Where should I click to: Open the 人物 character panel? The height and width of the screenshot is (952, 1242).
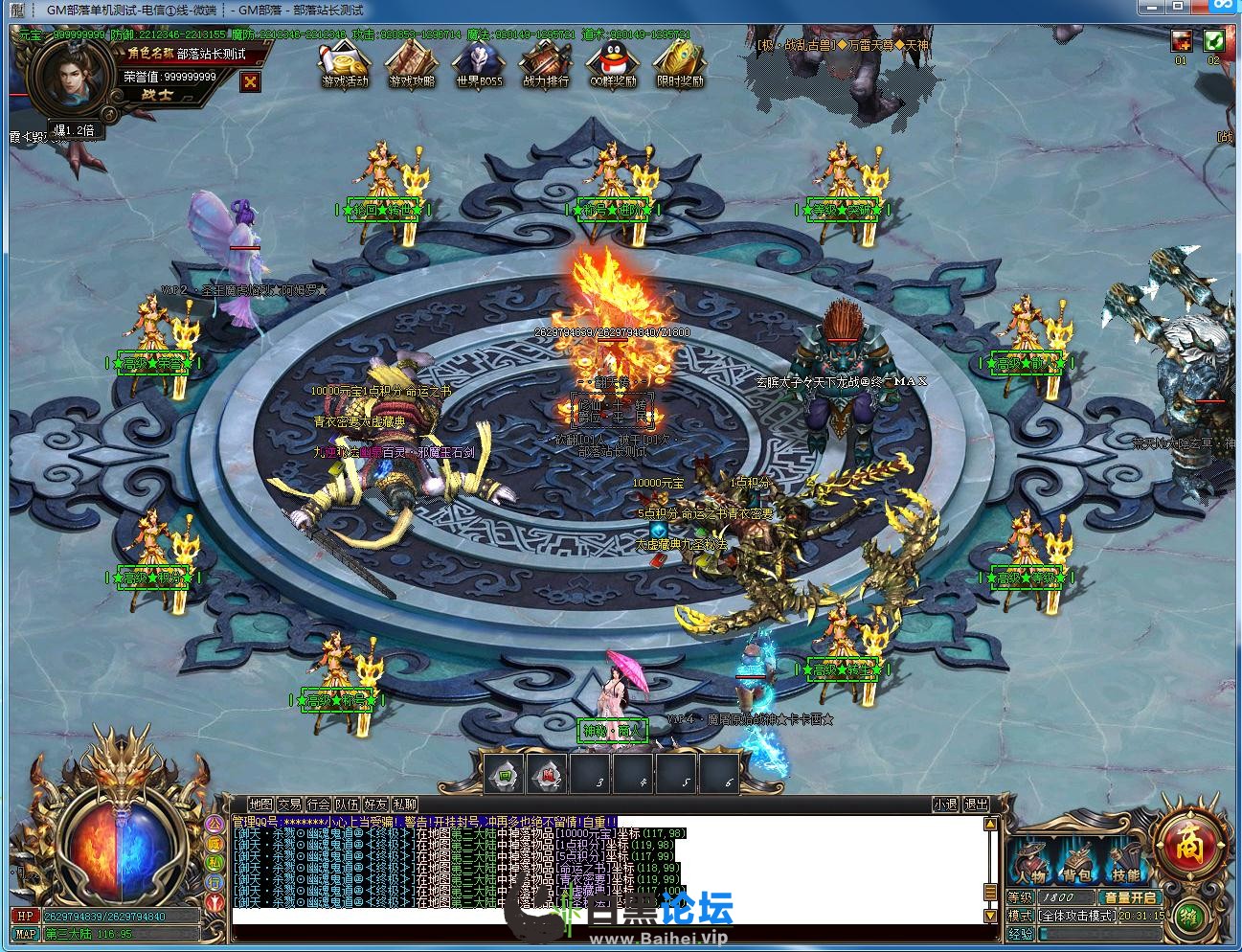1031,862
